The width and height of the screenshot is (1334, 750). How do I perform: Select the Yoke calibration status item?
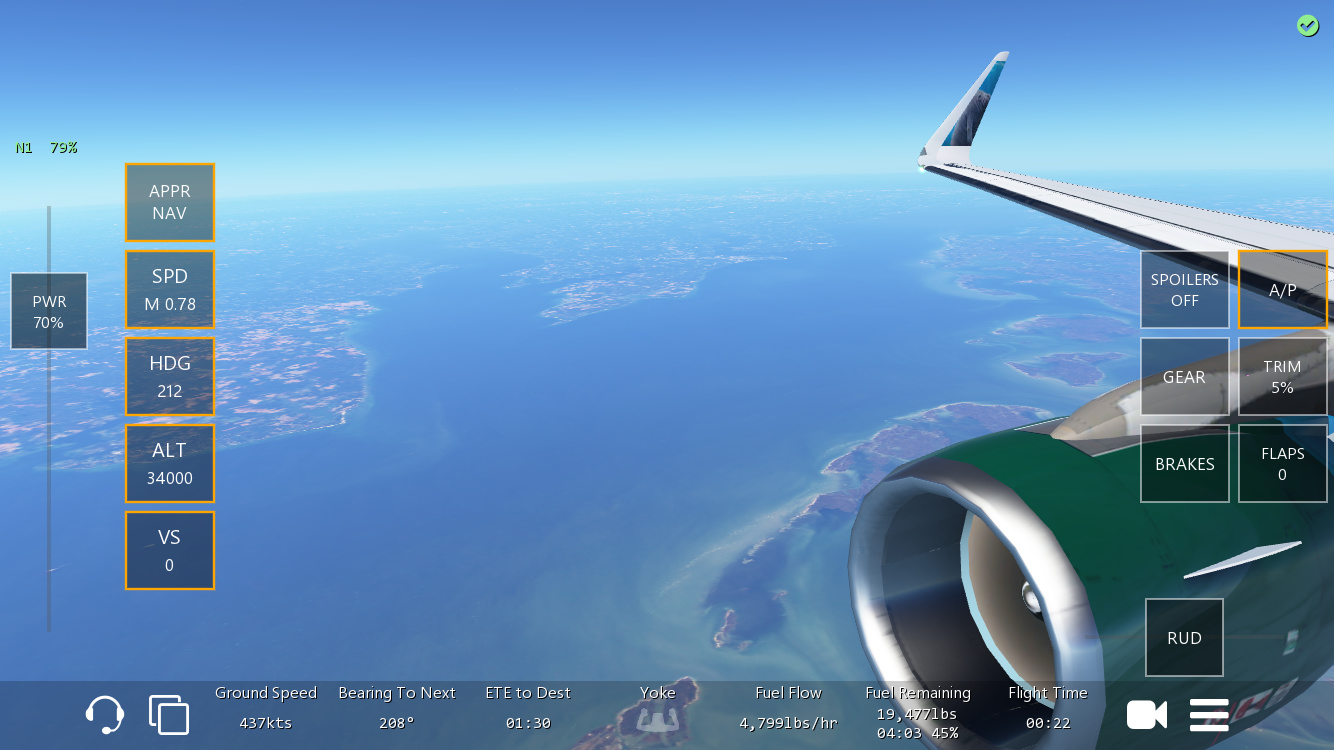(658, 708)
